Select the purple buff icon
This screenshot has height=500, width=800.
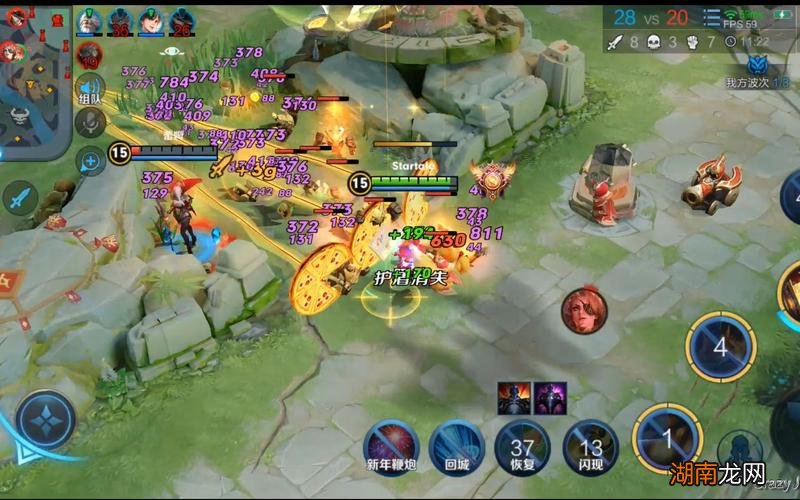[x=549, y=397]
